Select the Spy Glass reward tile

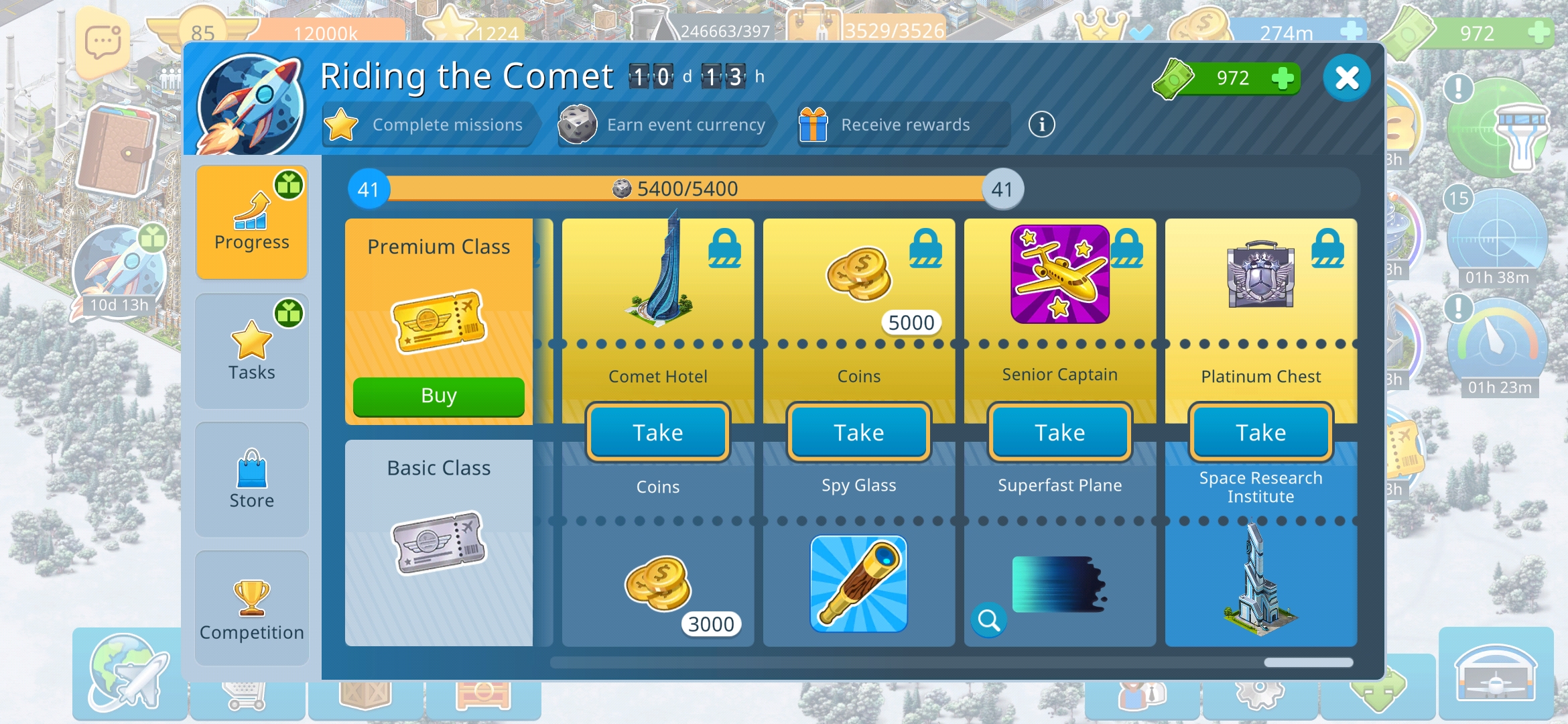[x=858, y=583]
